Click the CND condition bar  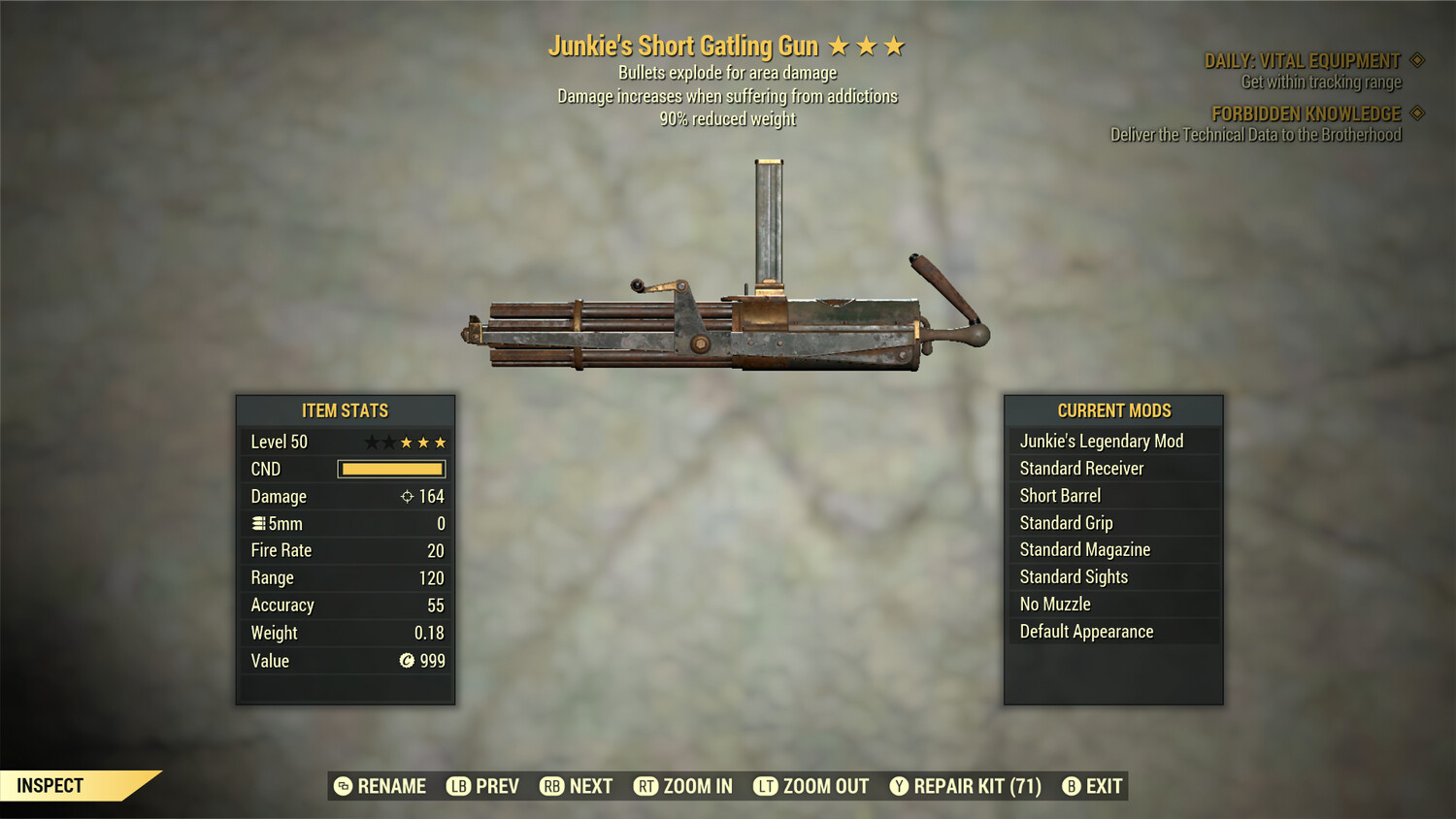click(390, 469)
